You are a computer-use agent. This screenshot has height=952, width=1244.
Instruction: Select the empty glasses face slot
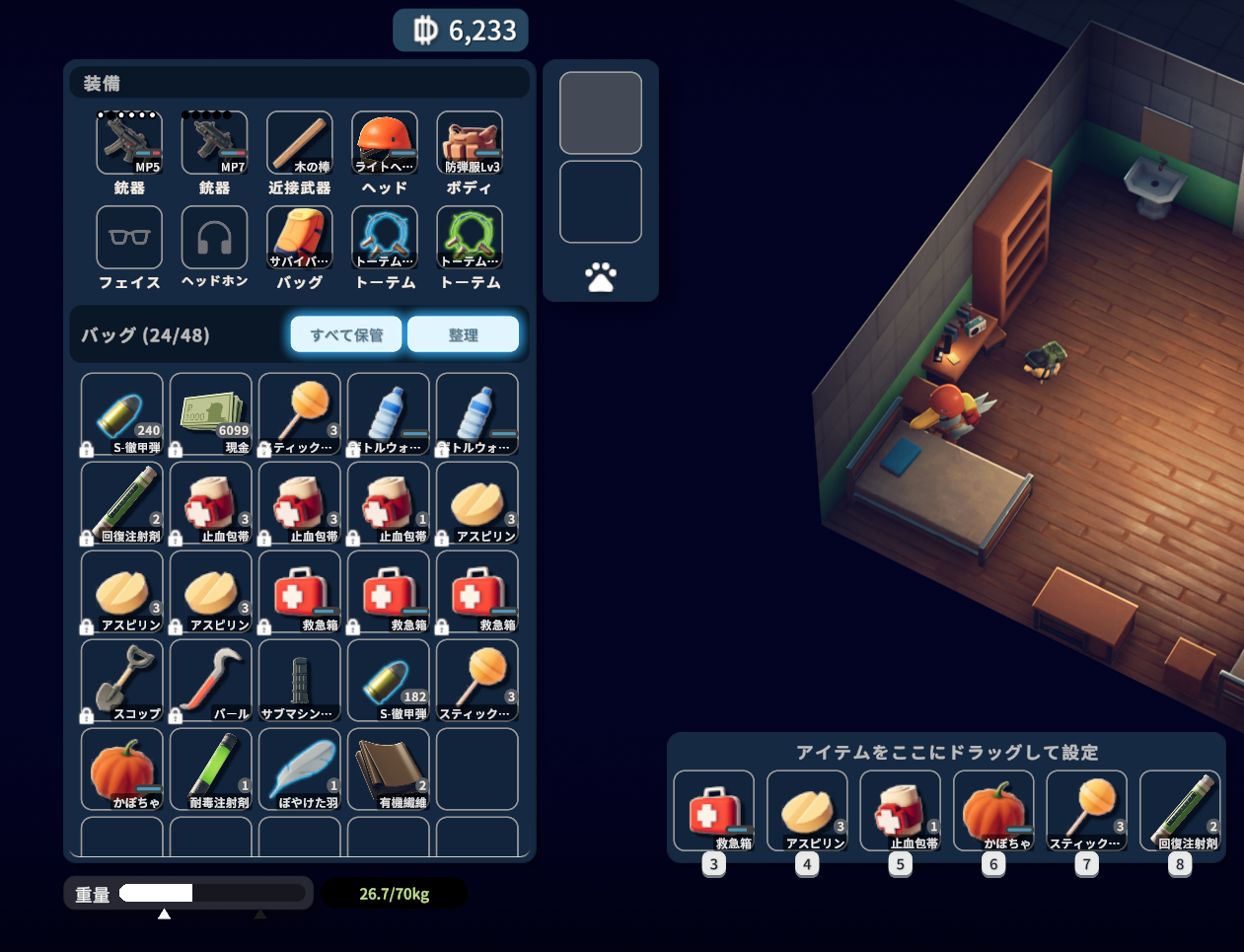(x=129, y=238)
